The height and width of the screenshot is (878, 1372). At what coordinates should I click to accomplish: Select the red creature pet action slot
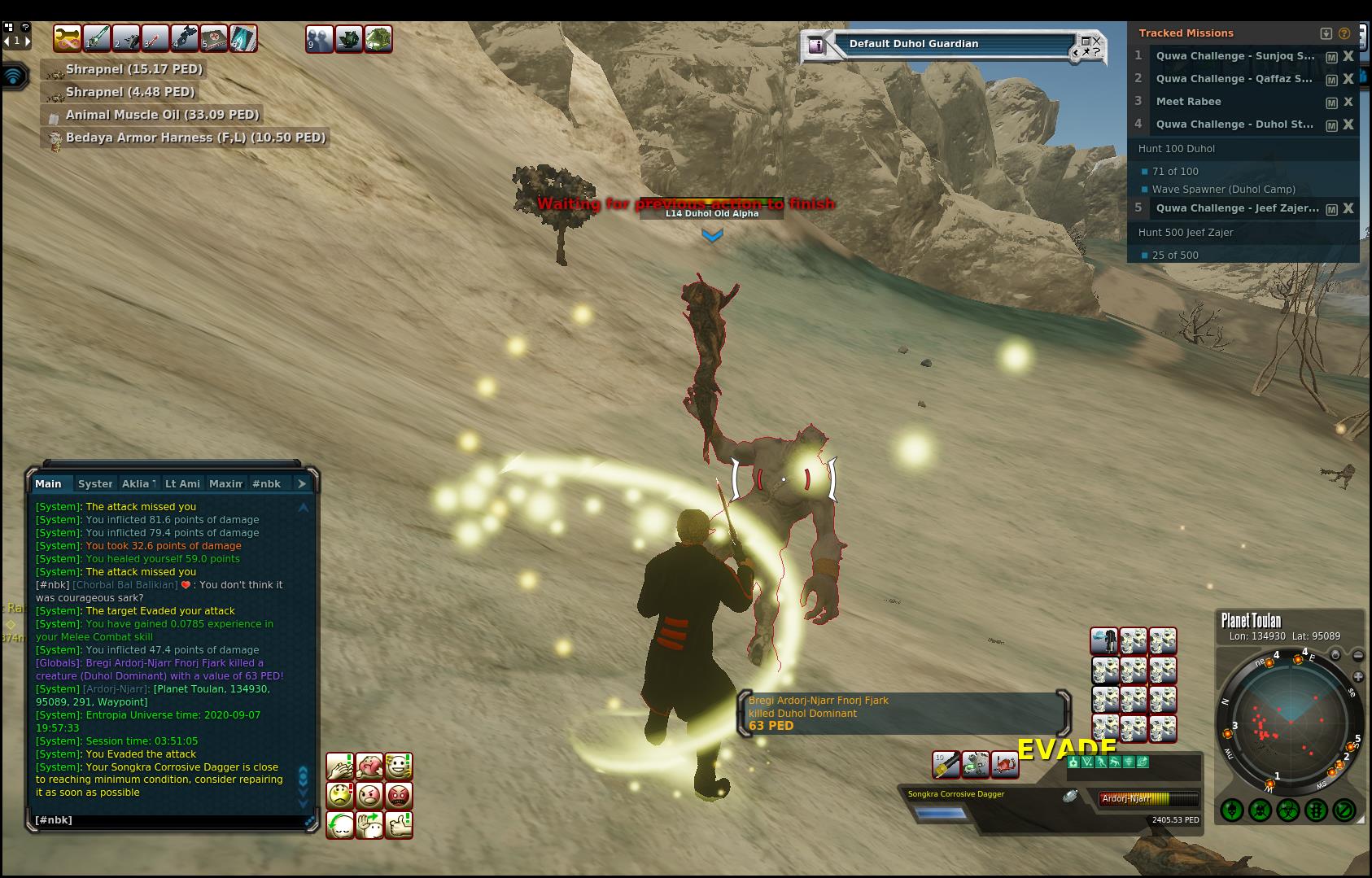(x=1005, y=764)
